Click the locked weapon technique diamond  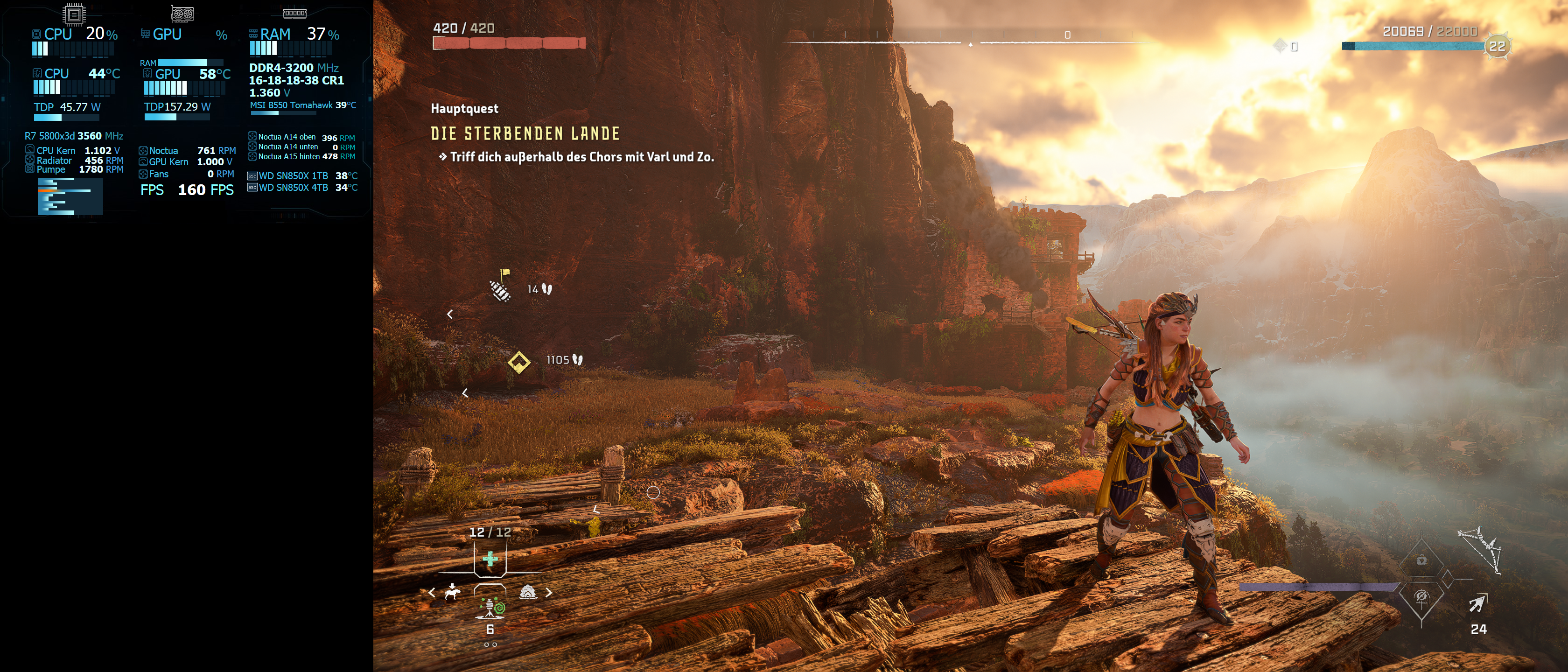tap(1421, 560)
